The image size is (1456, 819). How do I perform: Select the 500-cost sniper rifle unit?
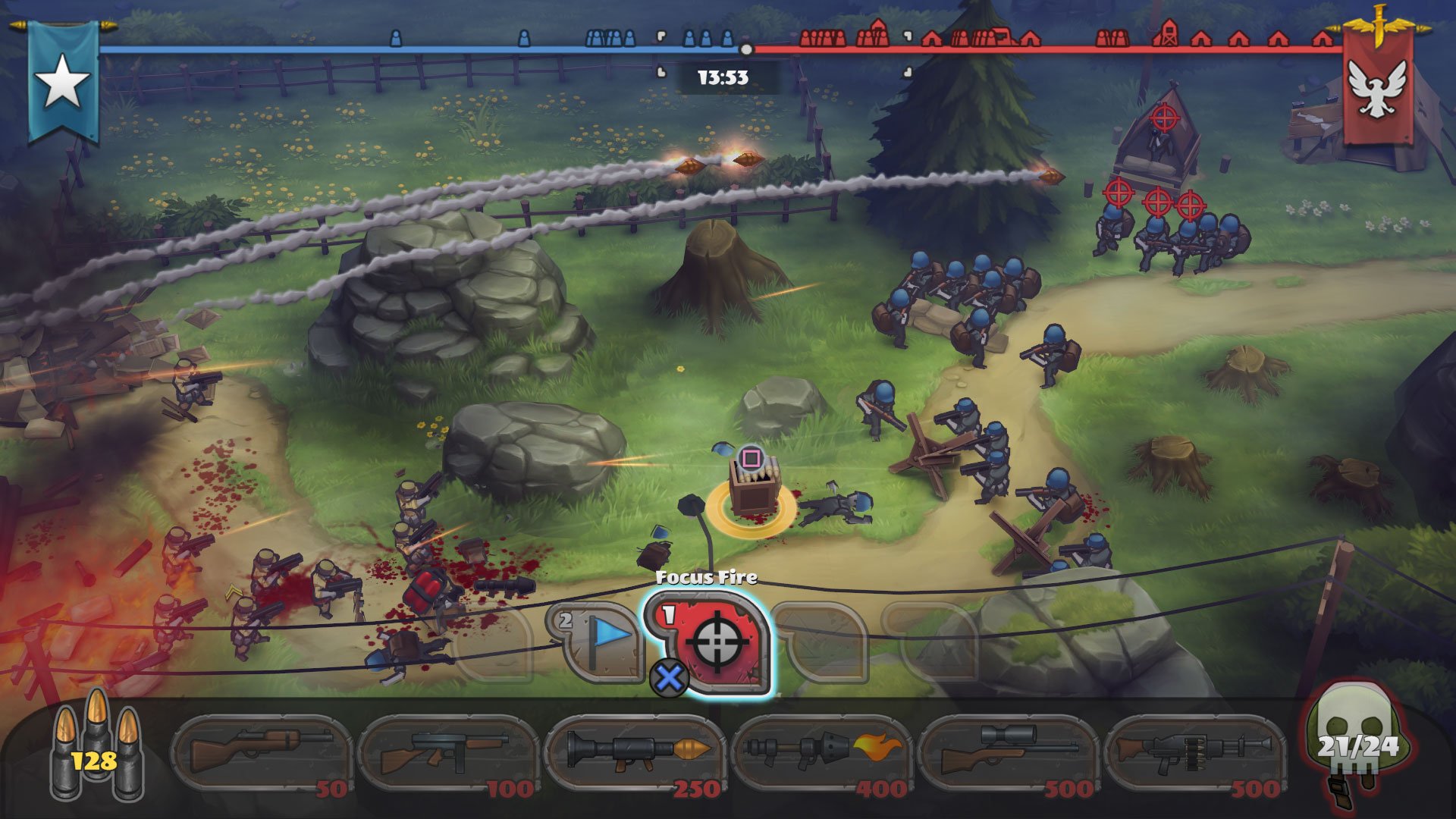tap(1008, 753)
